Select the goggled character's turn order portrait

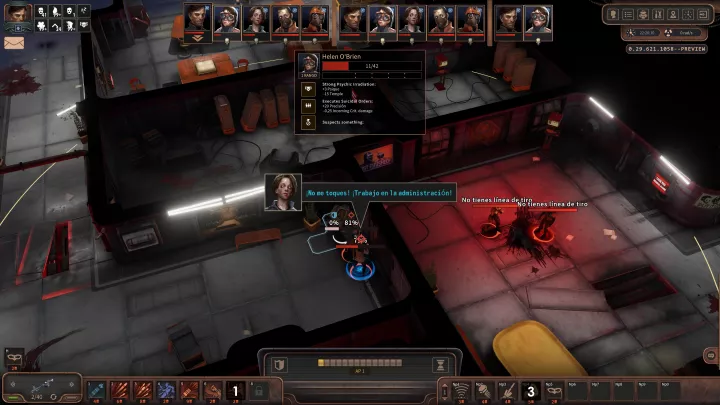226,20
